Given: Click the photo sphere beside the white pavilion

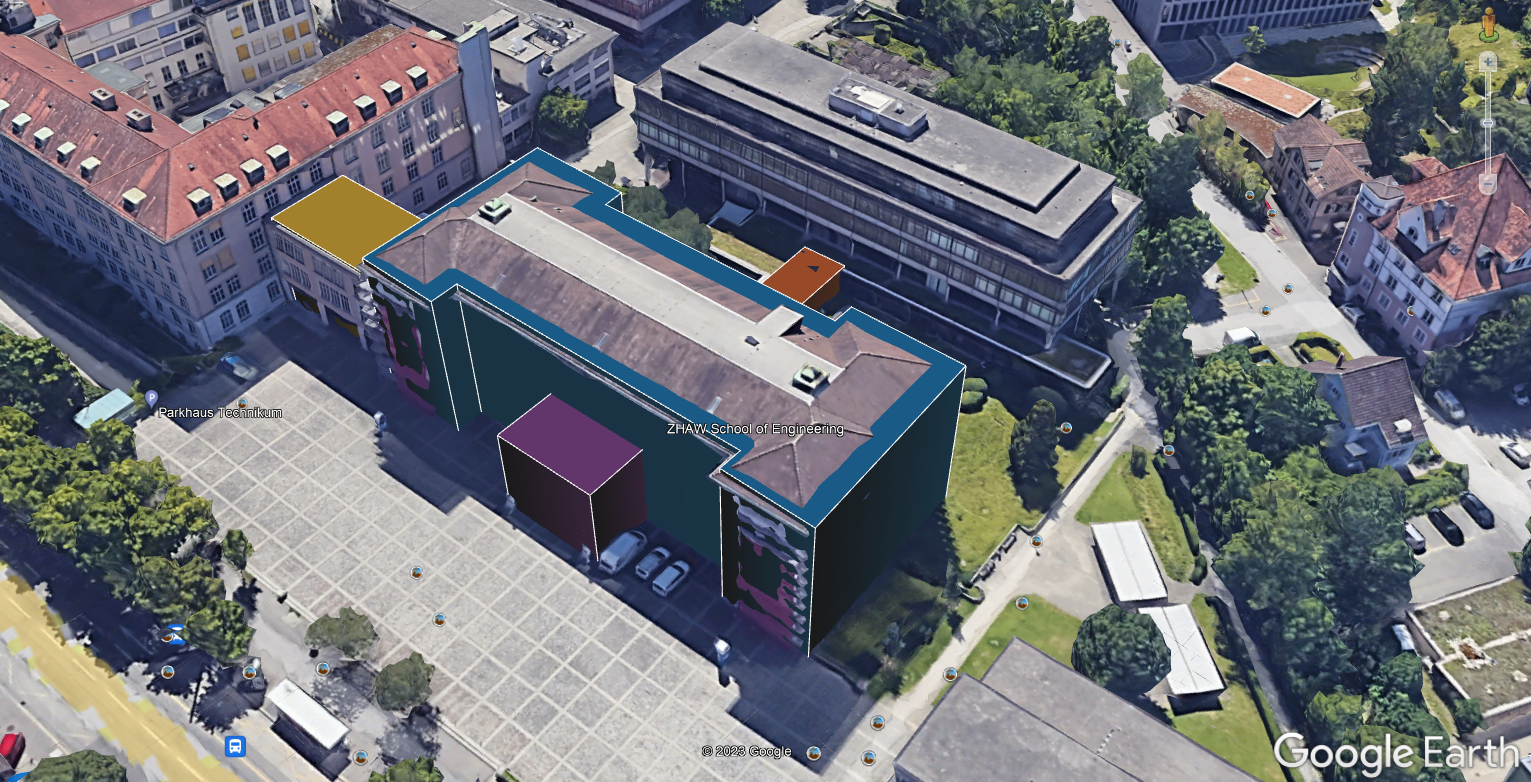Looking at the screenshot, I should 1037,541.
